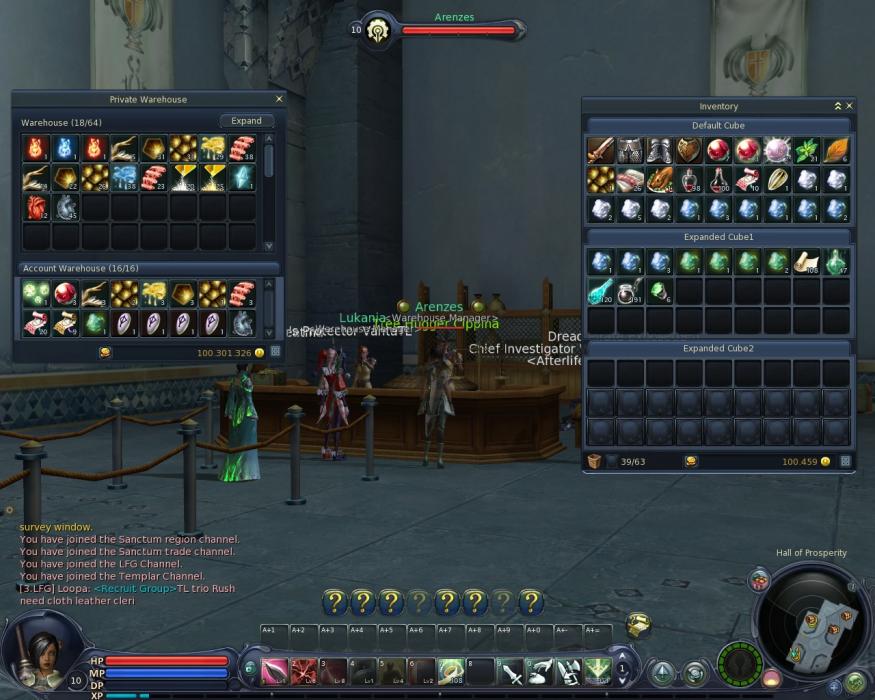This screenshot has width=875, height=700.
Task: Select the light blue crystal warehouse item
Action: [x=242, y=178]
